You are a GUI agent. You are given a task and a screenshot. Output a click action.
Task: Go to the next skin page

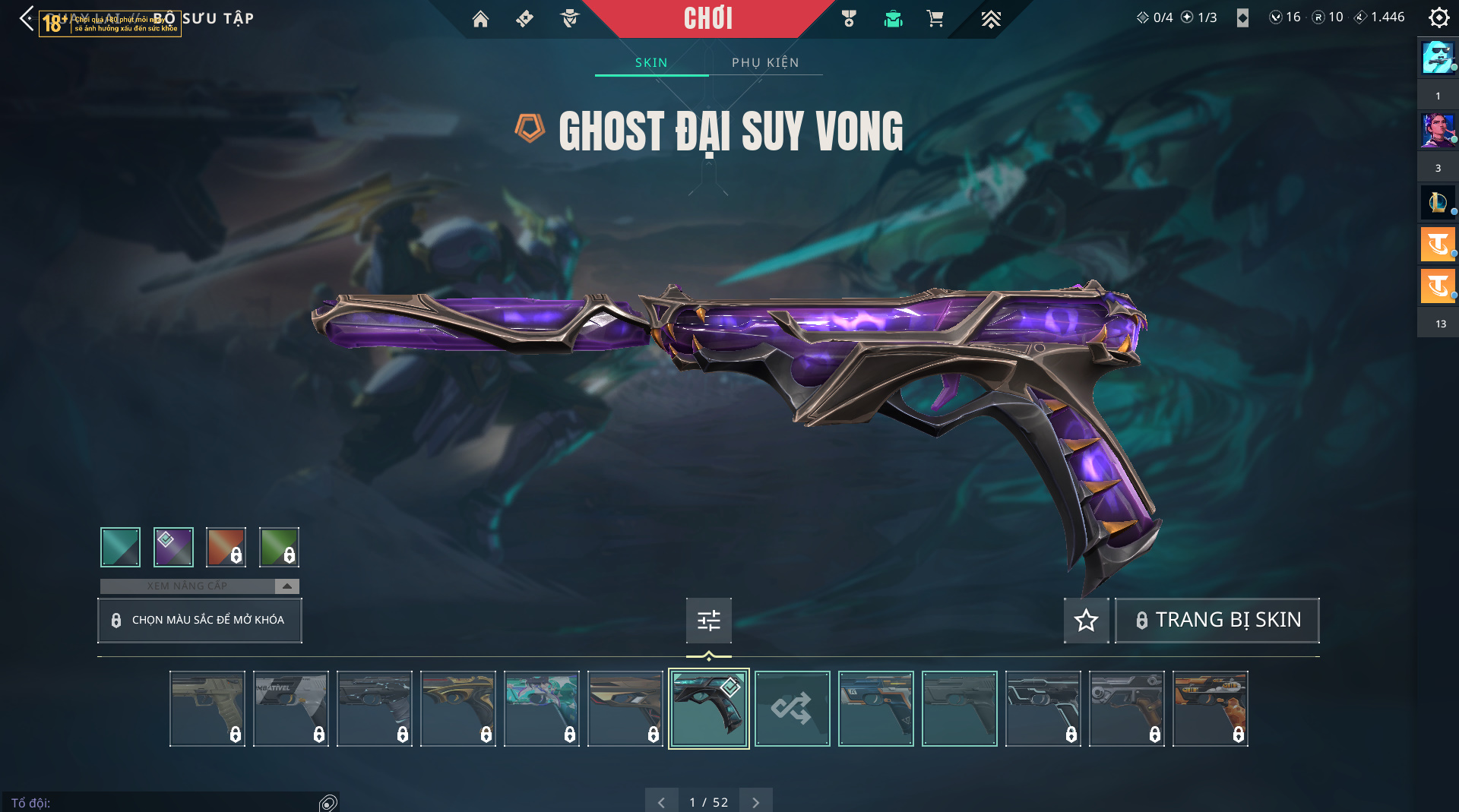click(x=755, y=802)
